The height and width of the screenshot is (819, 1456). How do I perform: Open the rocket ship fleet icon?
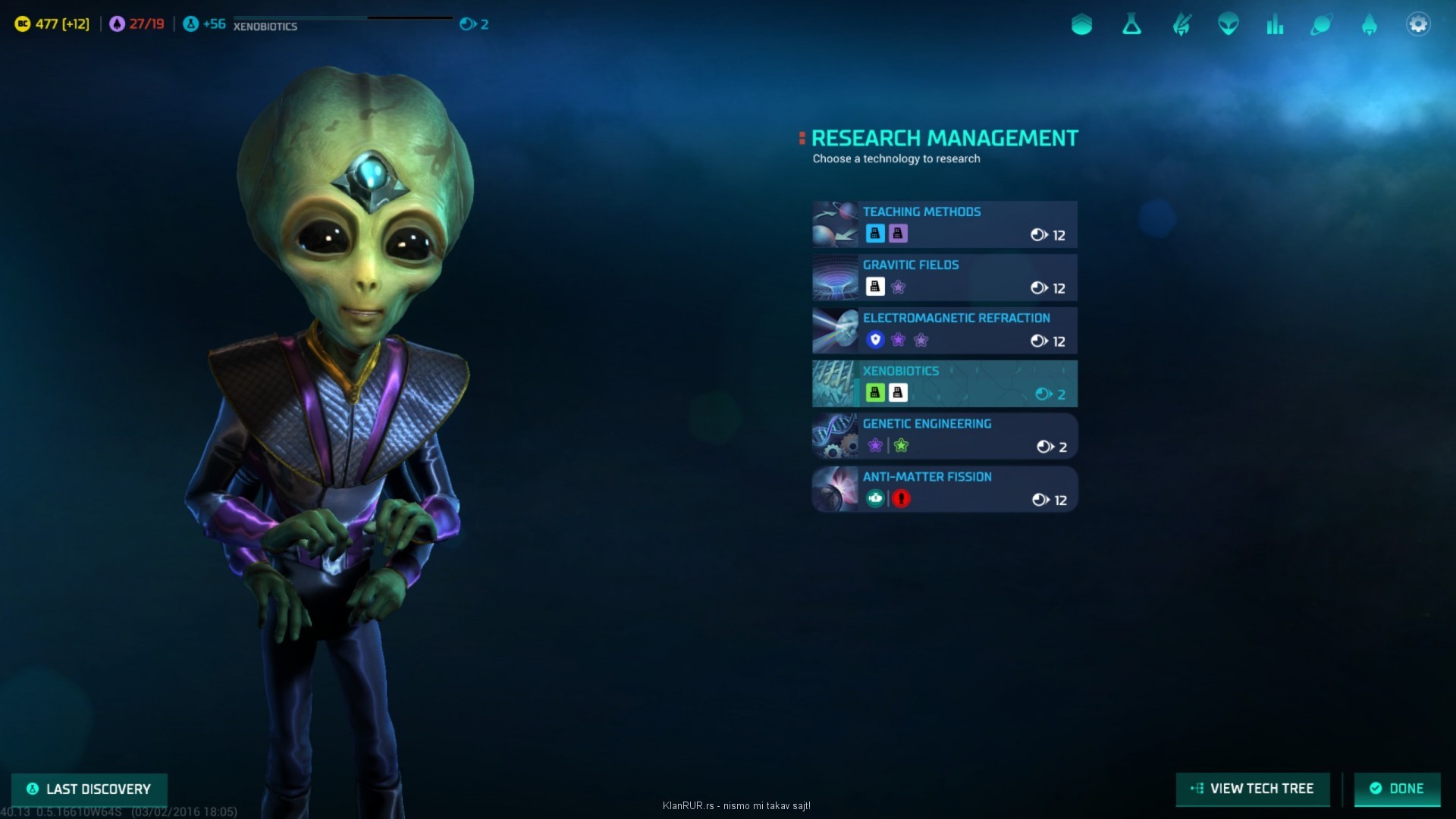tap(1369, 25)
